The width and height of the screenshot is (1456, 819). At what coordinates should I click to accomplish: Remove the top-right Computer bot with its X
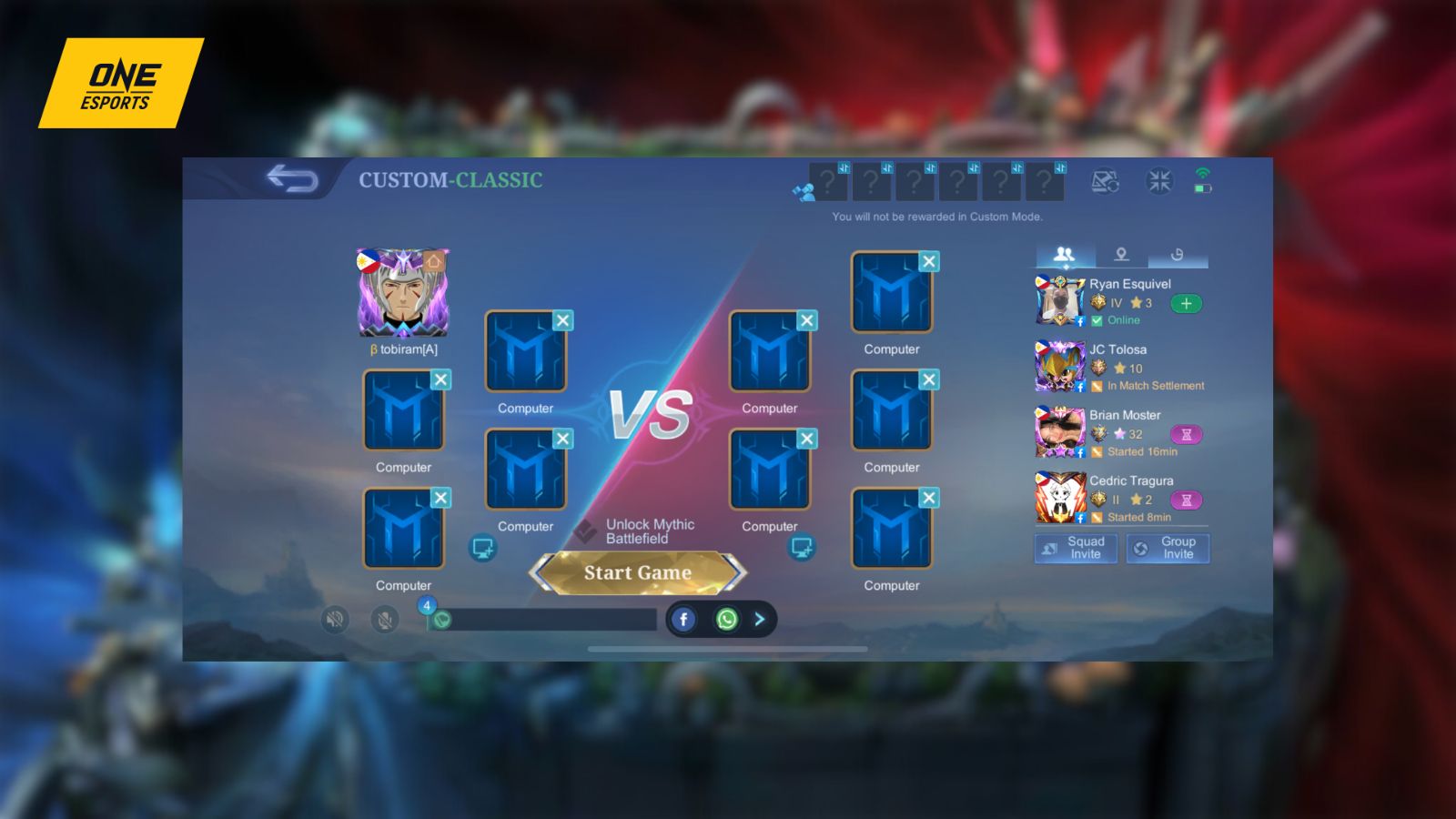[x=929, y=261]
